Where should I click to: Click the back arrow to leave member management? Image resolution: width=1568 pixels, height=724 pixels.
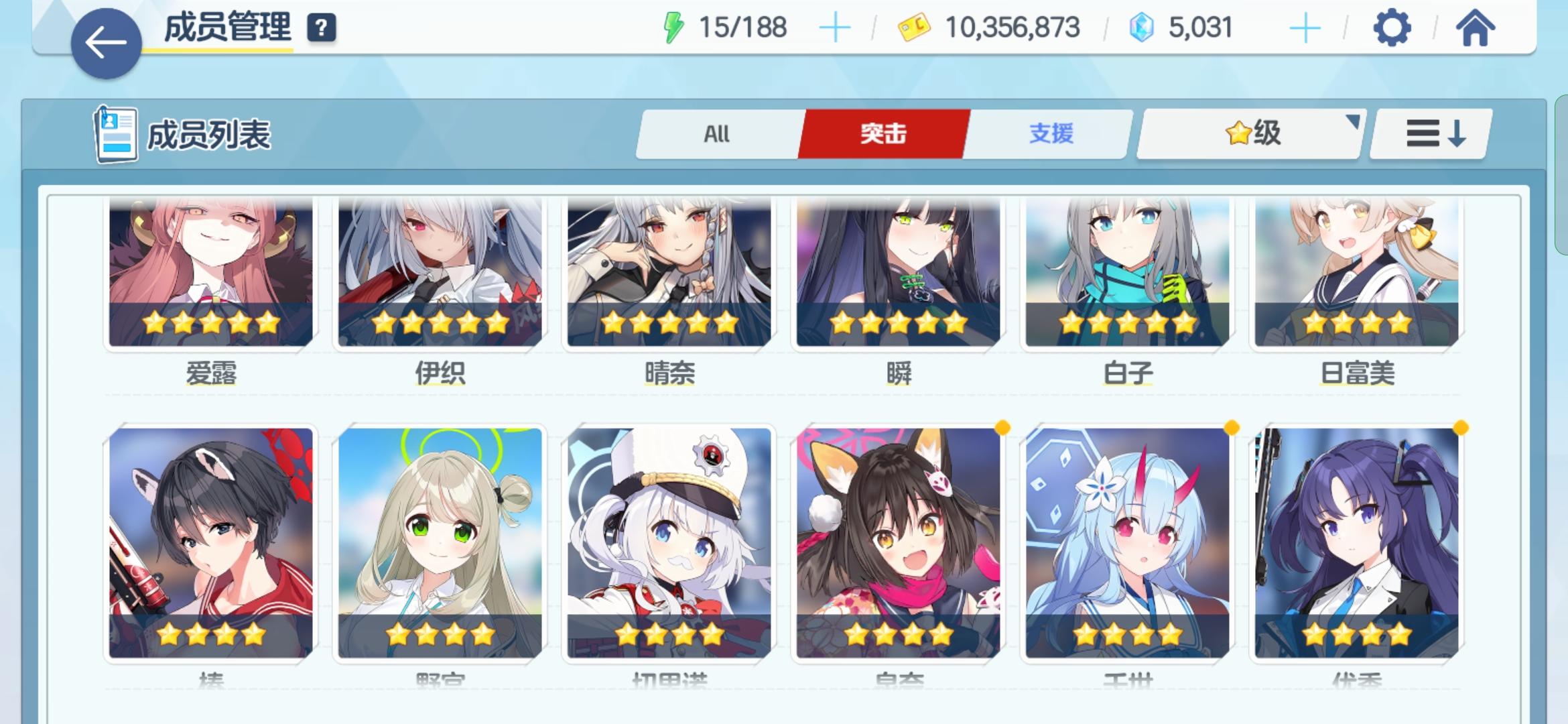105,40
